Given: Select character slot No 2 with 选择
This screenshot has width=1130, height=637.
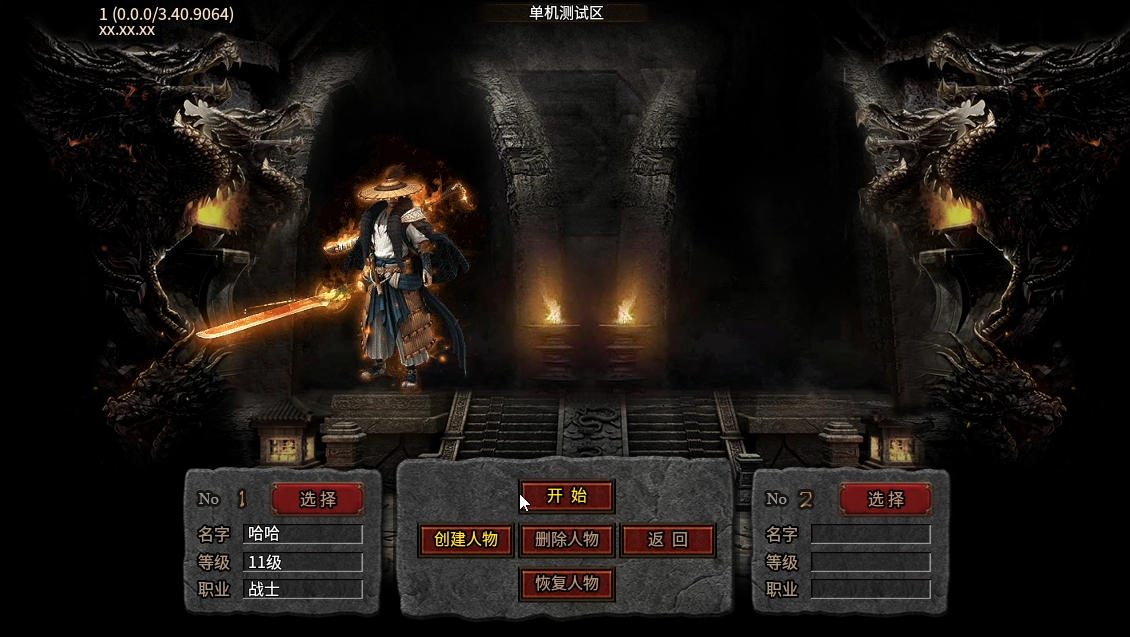Looking at the screenshot, I should click(885, 499).
